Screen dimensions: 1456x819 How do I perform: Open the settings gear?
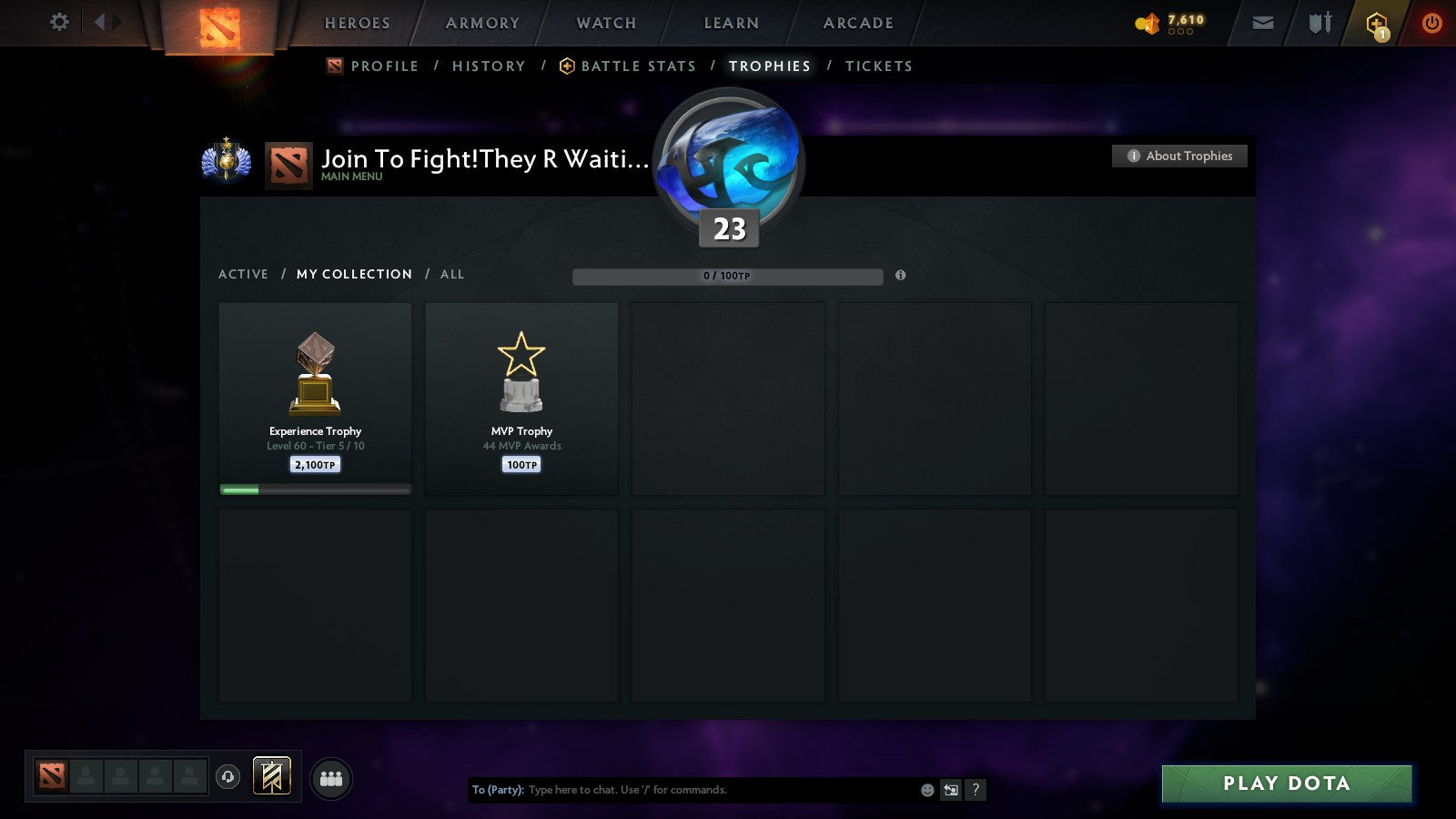pyautogui.click(x=59, y=22)
